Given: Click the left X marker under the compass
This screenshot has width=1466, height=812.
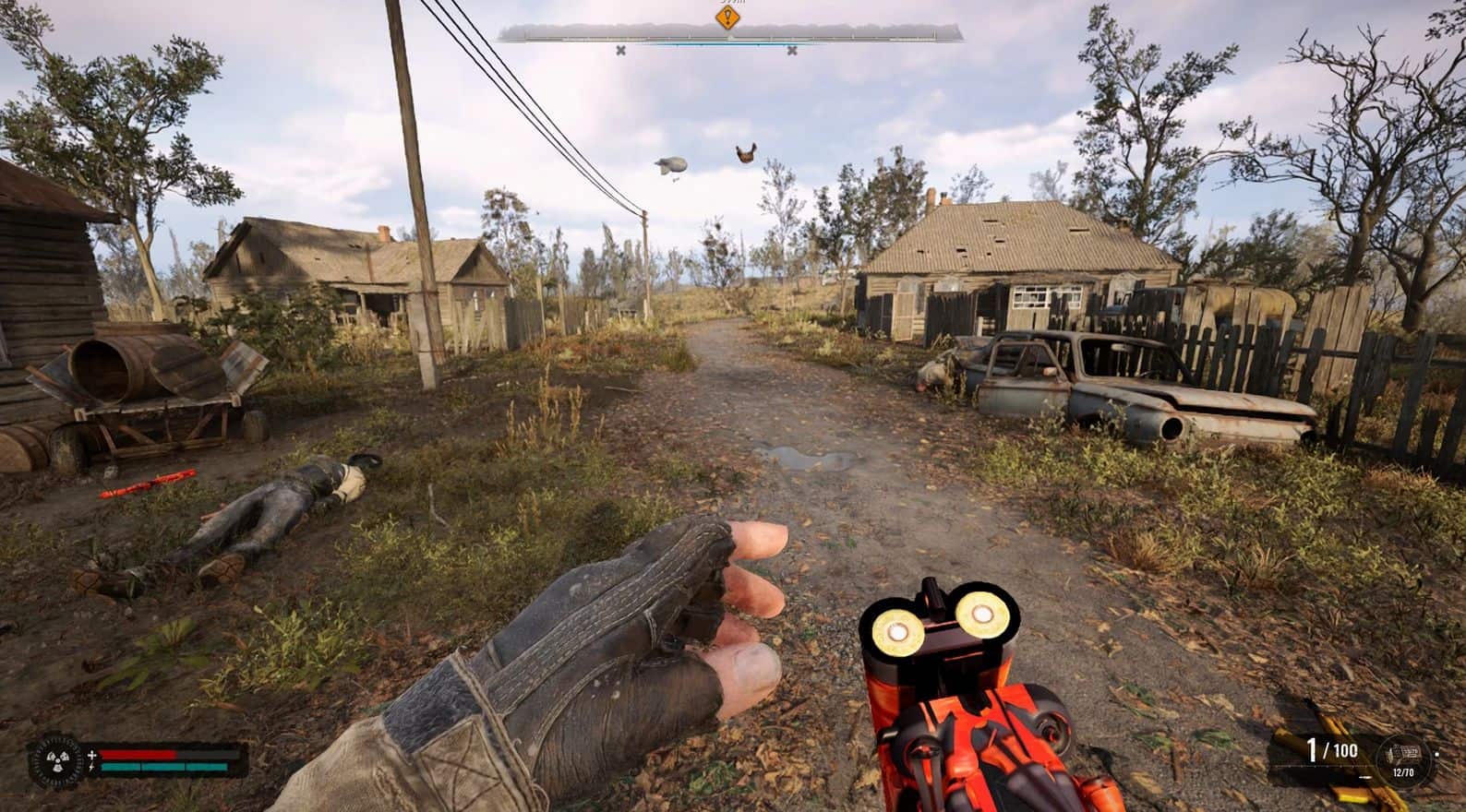Looking at the screenshot, I should tap(621, 51).
